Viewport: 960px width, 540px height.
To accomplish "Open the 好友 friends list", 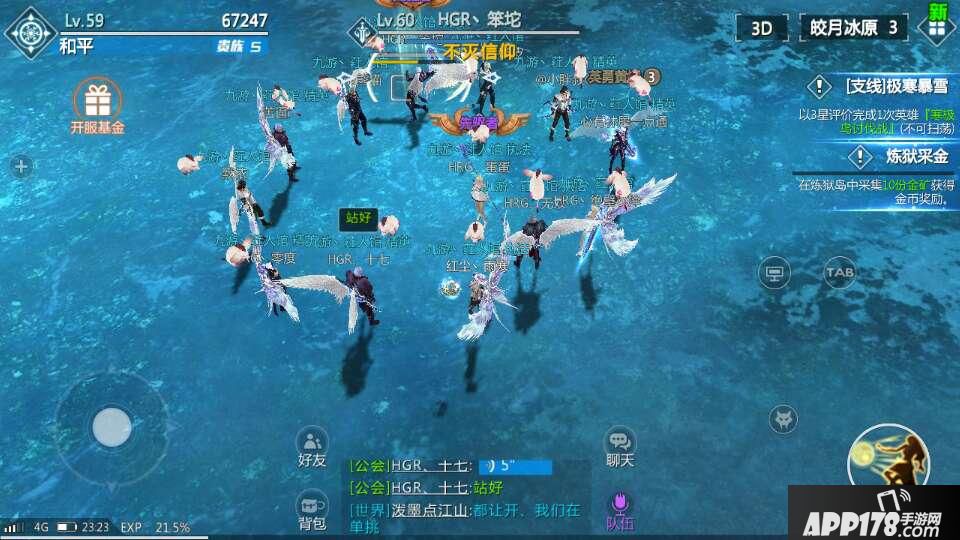I will point(312,446).
